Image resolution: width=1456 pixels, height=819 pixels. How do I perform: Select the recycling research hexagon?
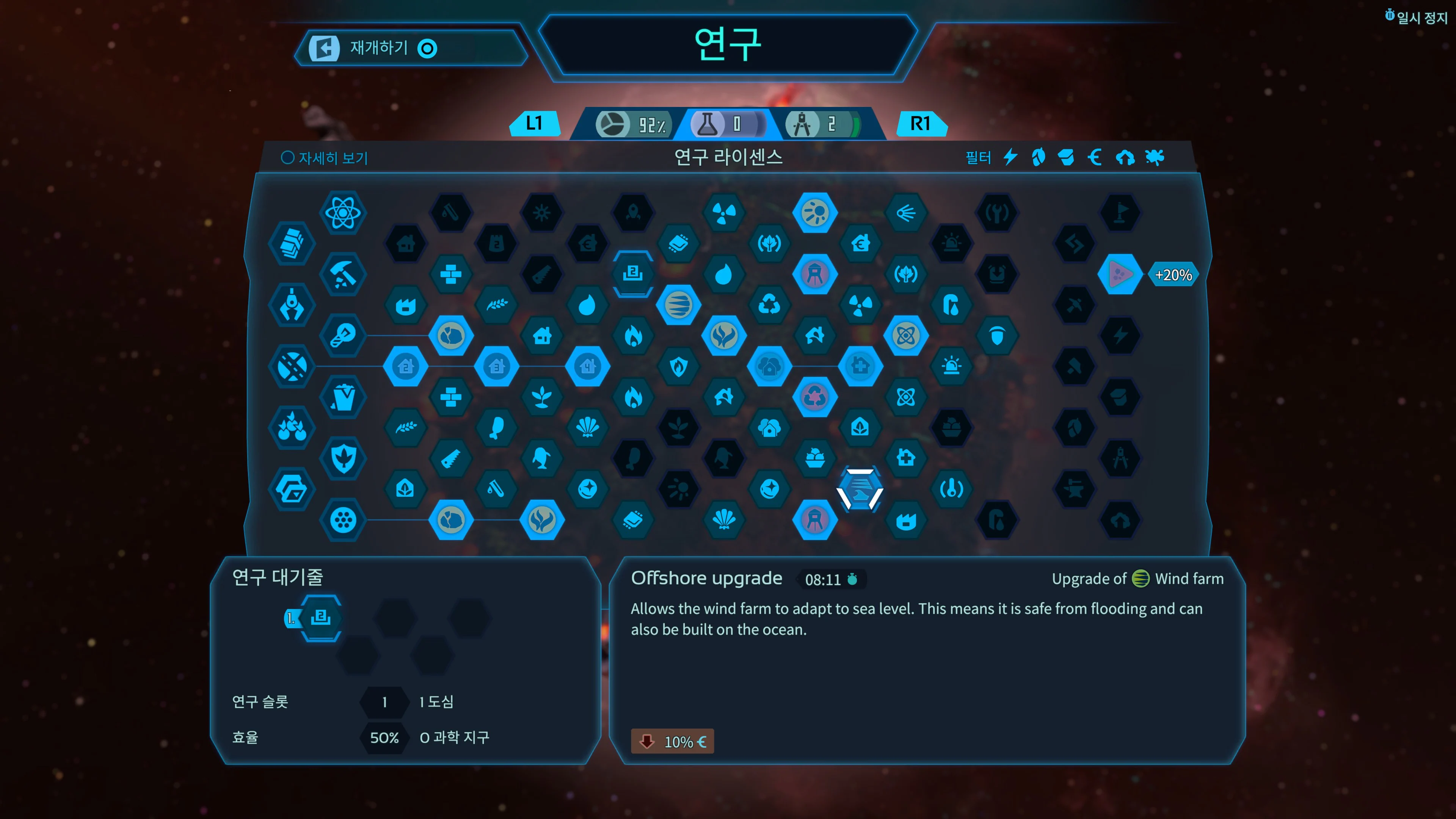[x=769, y=304]
